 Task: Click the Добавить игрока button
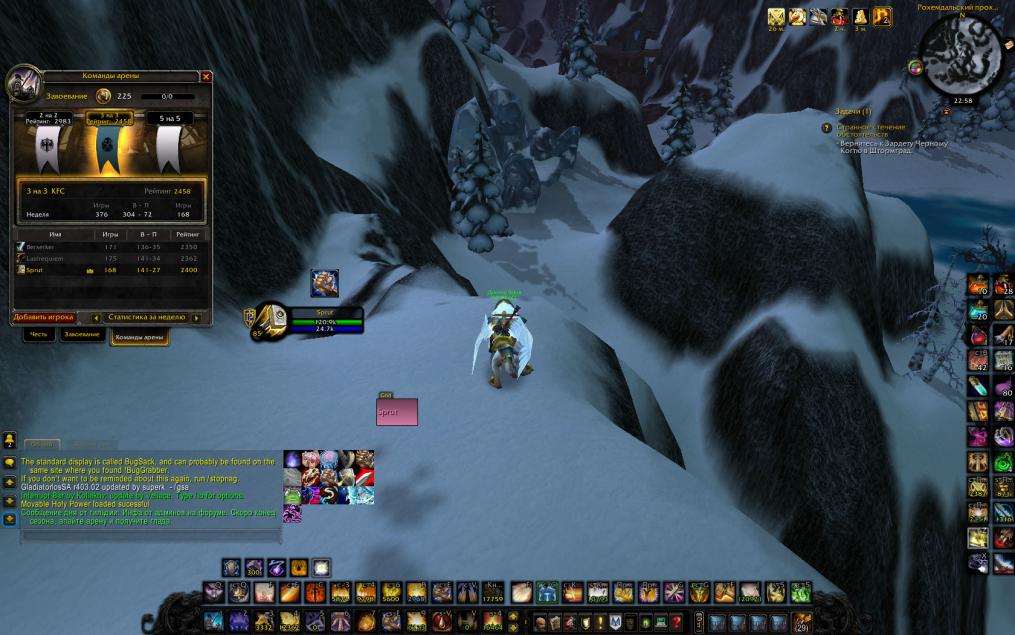pyautogui.click(x=43, y=317)
